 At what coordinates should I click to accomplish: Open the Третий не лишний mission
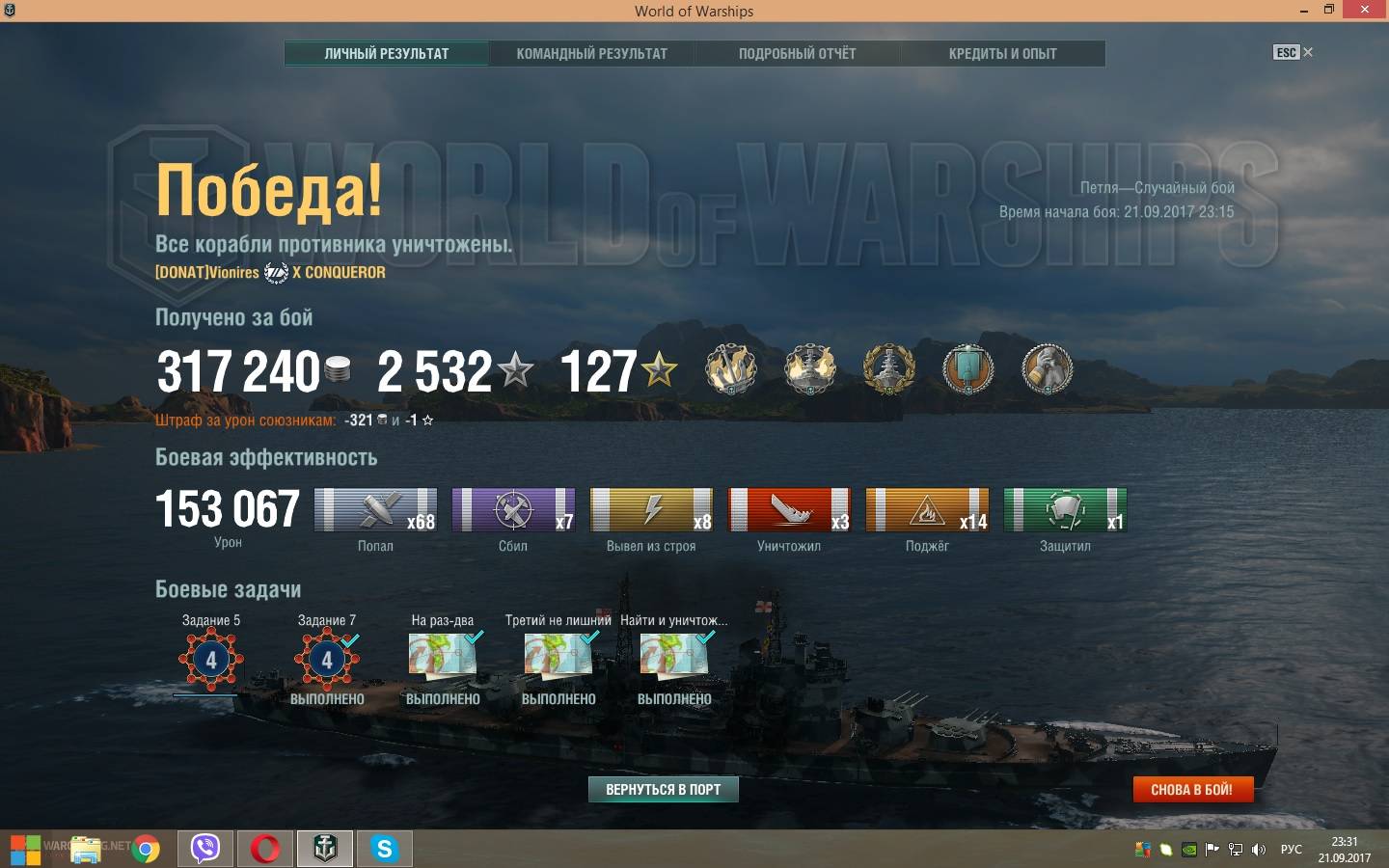click(558, 656)
